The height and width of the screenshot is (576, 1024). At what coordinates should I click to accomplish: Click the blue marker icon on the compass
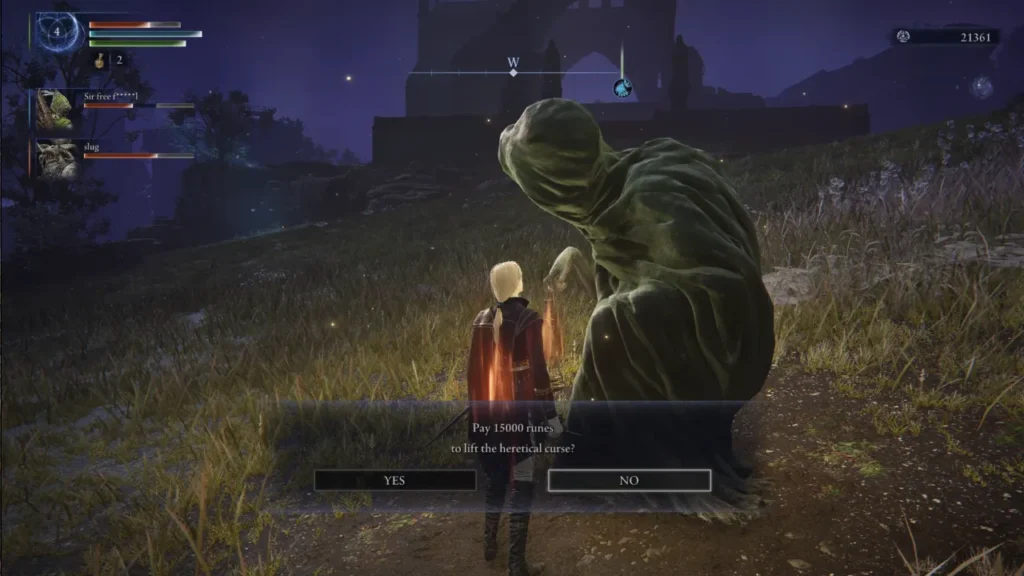[x=622, y=89]
